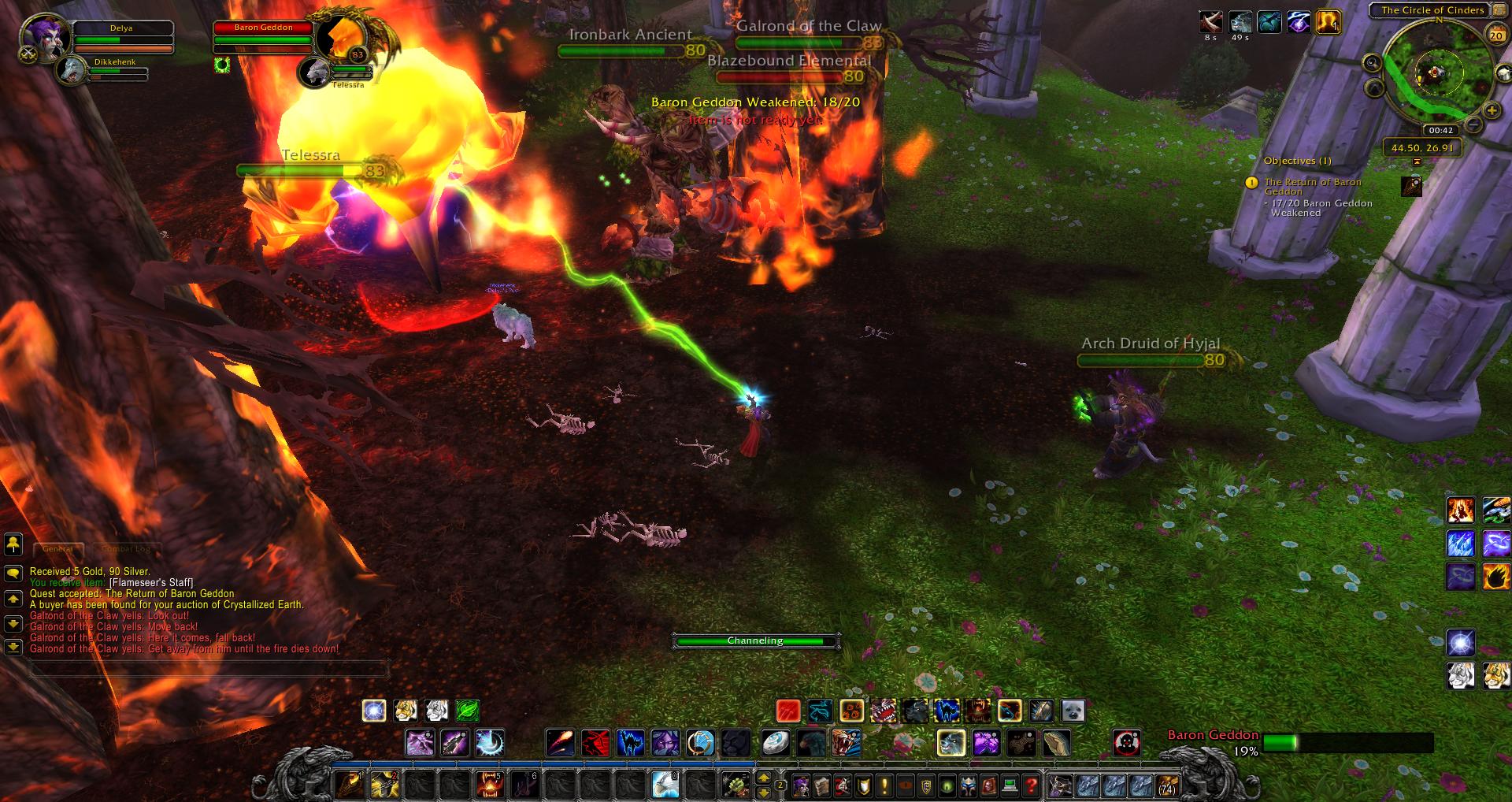1512x802 pixels.
Task: Open the yellow exclamation quest log button
Action: [x=884, y=785]
